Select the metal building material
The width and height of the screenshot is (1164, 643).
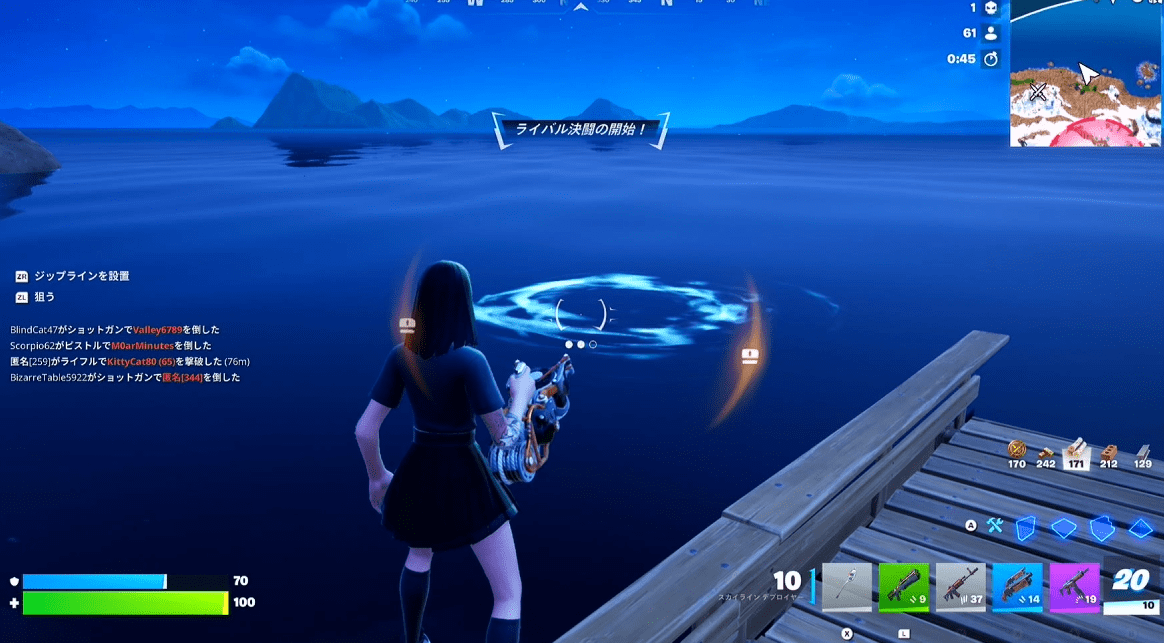(x=1142, y=451)
